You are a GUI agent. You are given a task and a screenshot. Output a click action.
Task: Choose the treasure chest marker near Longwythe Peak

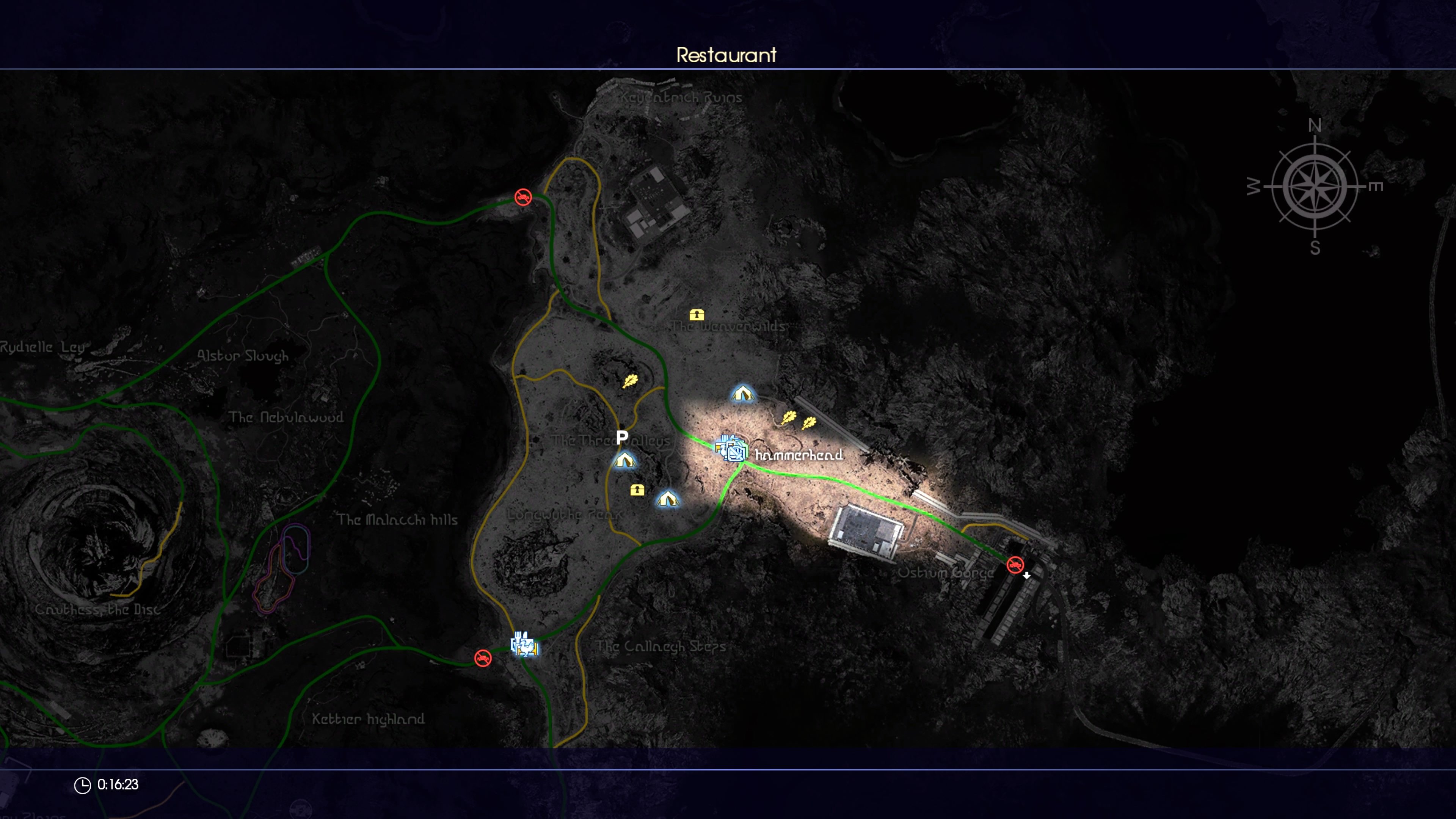click(637, 490)
